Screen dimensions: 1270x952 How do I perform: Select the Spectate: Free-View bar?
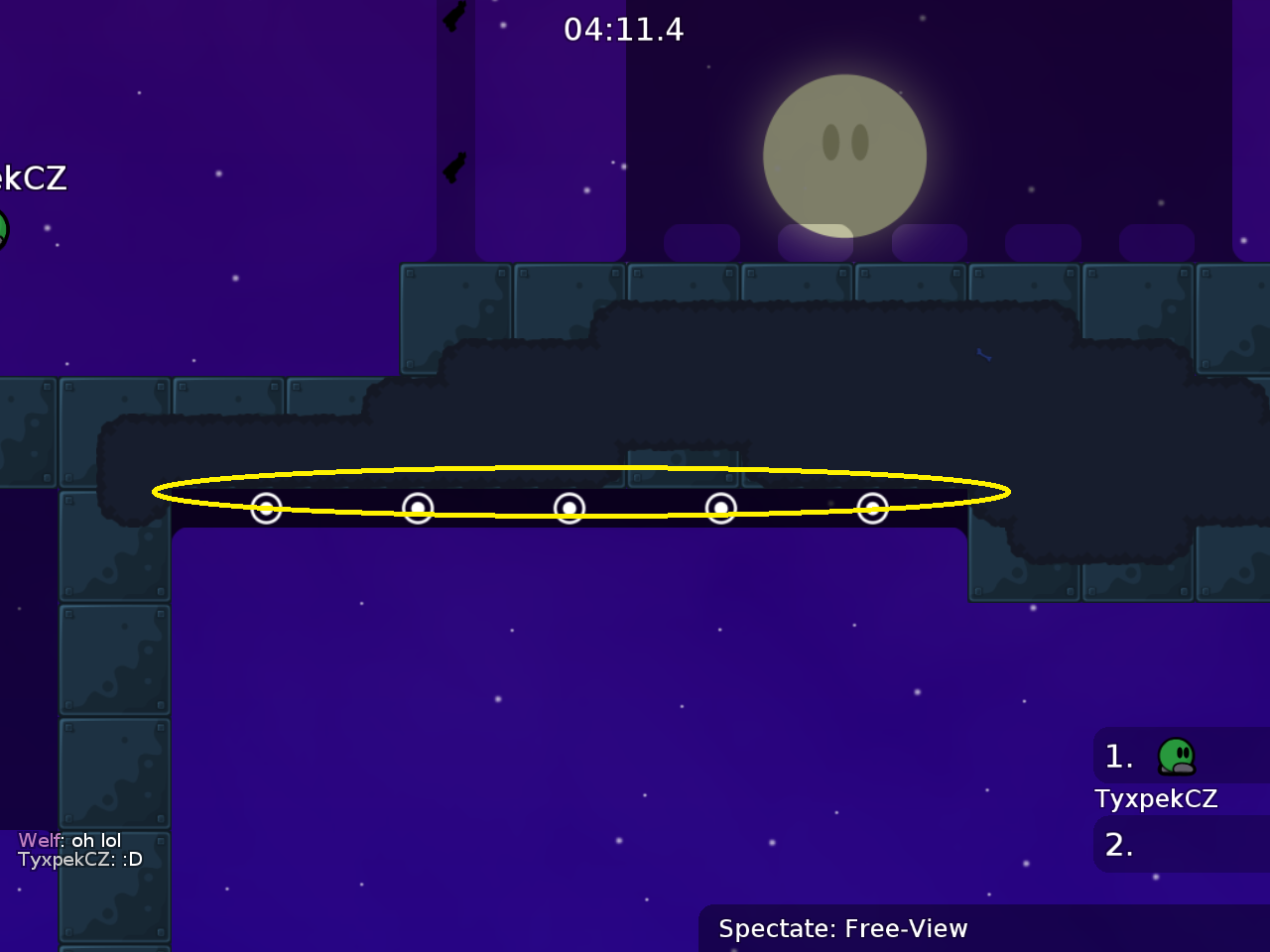[843, 928]
